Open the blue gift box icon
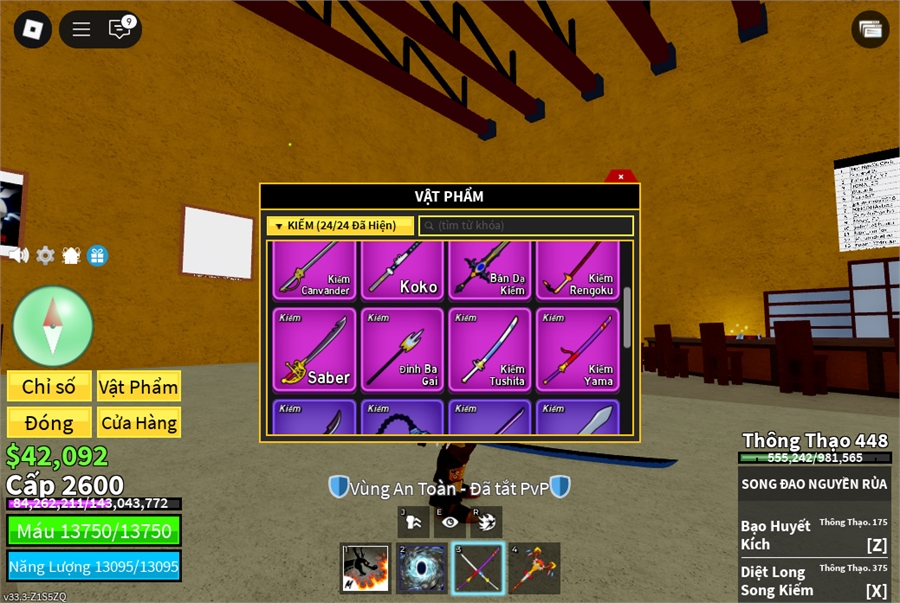 click(x=97, y=255)
